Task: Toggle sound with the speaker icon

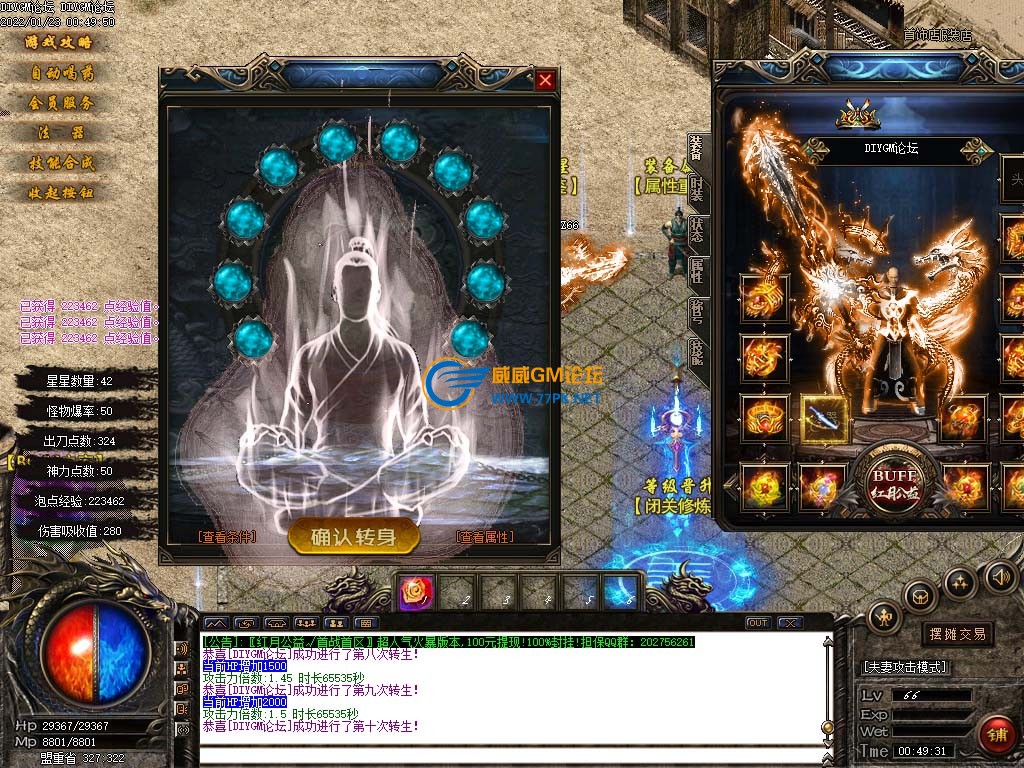Action: 1000,577
